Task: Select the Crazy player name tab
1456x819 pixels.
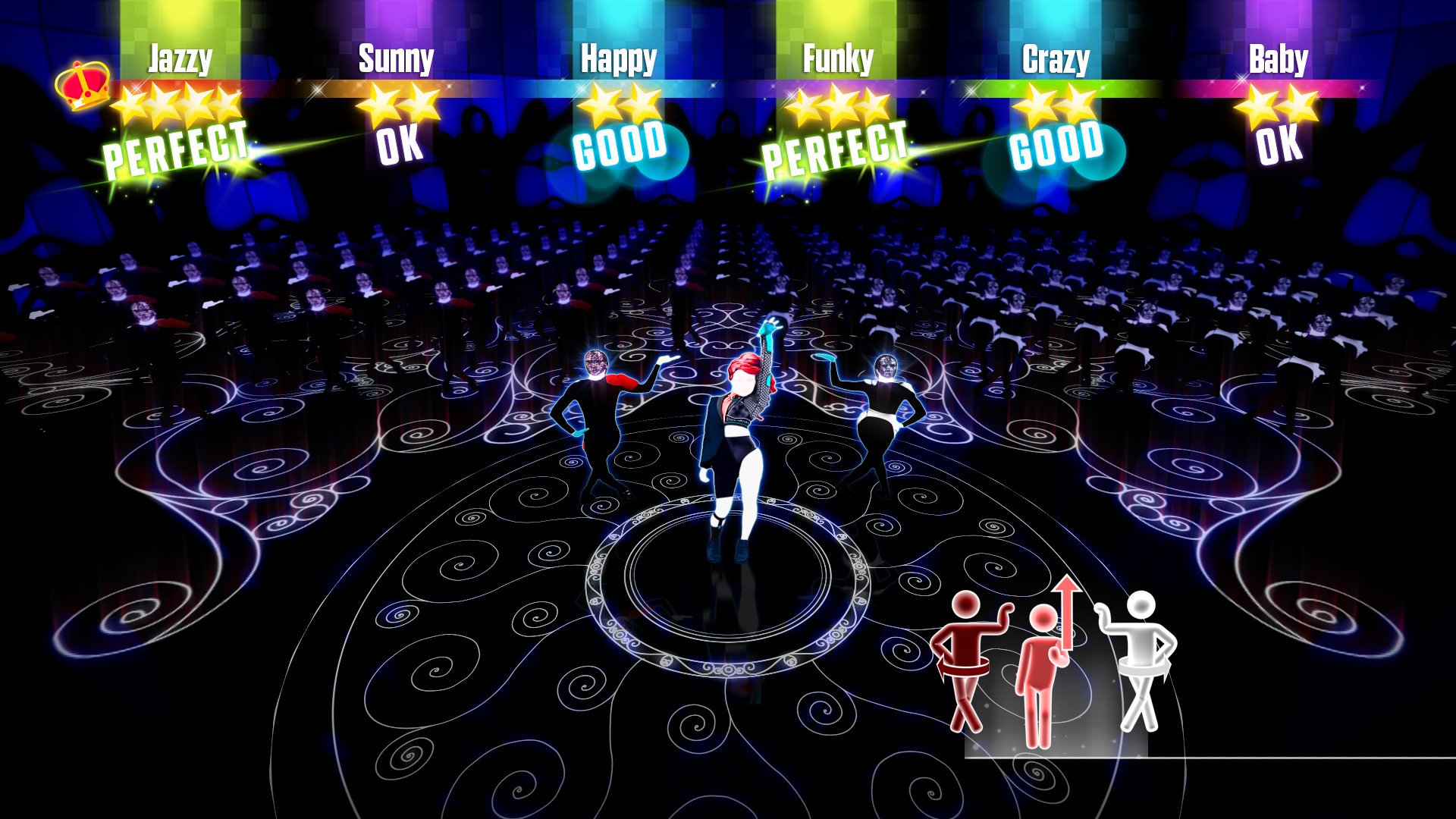Action: point(1057,58)
